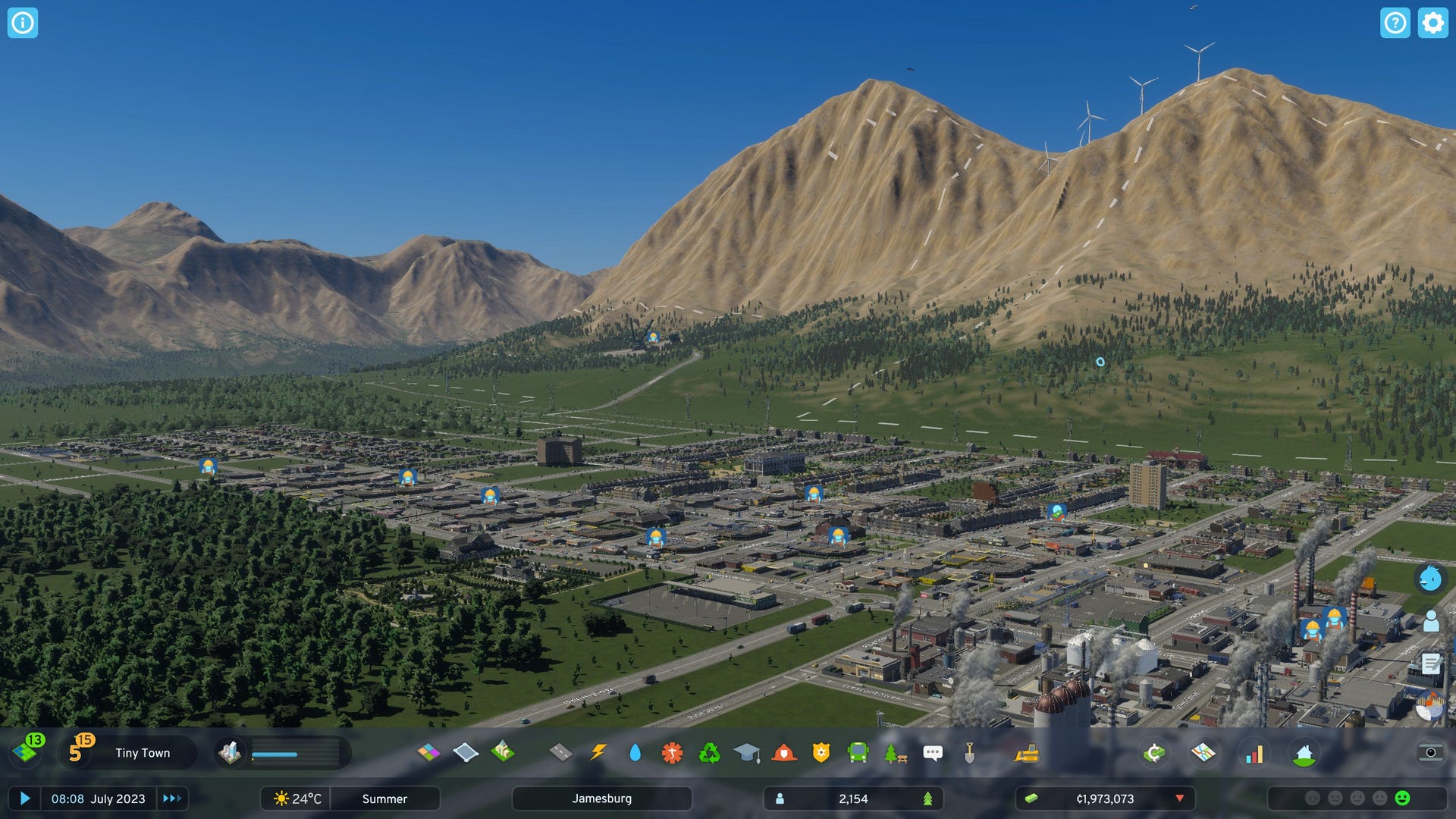Open the water and sewage menu

pos(635,752)
